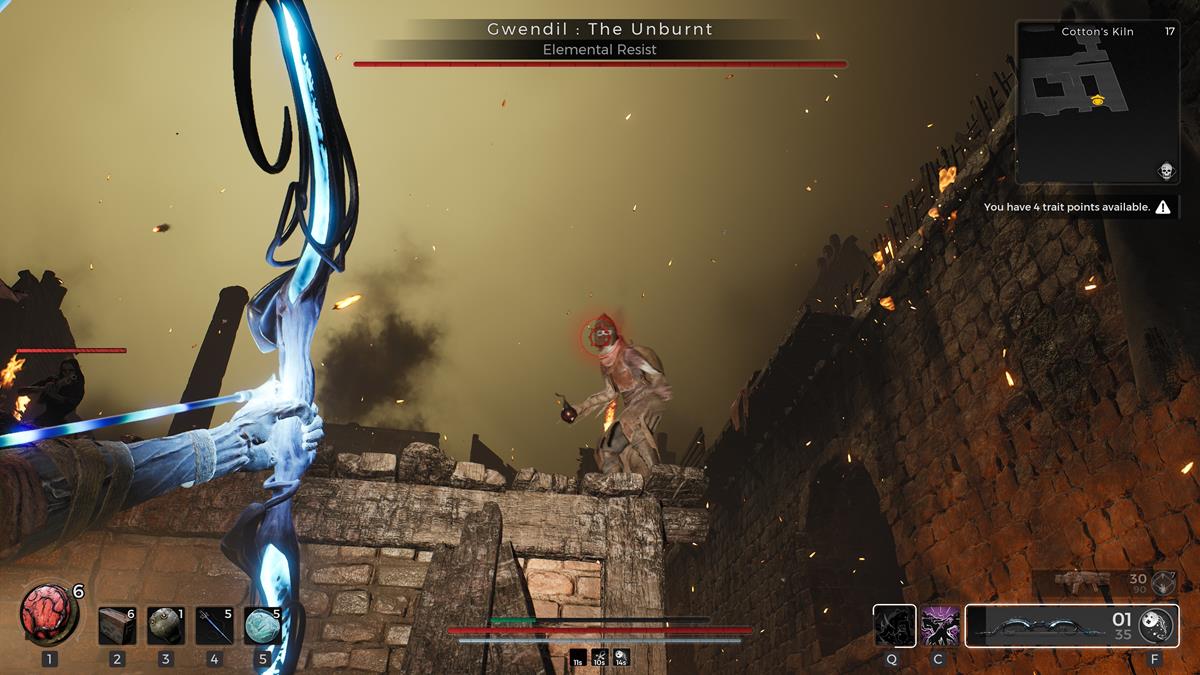Viewport: 1200px width, 675px height.
Task: Select the wooden box consumable slot
Action: click(117, 625)
